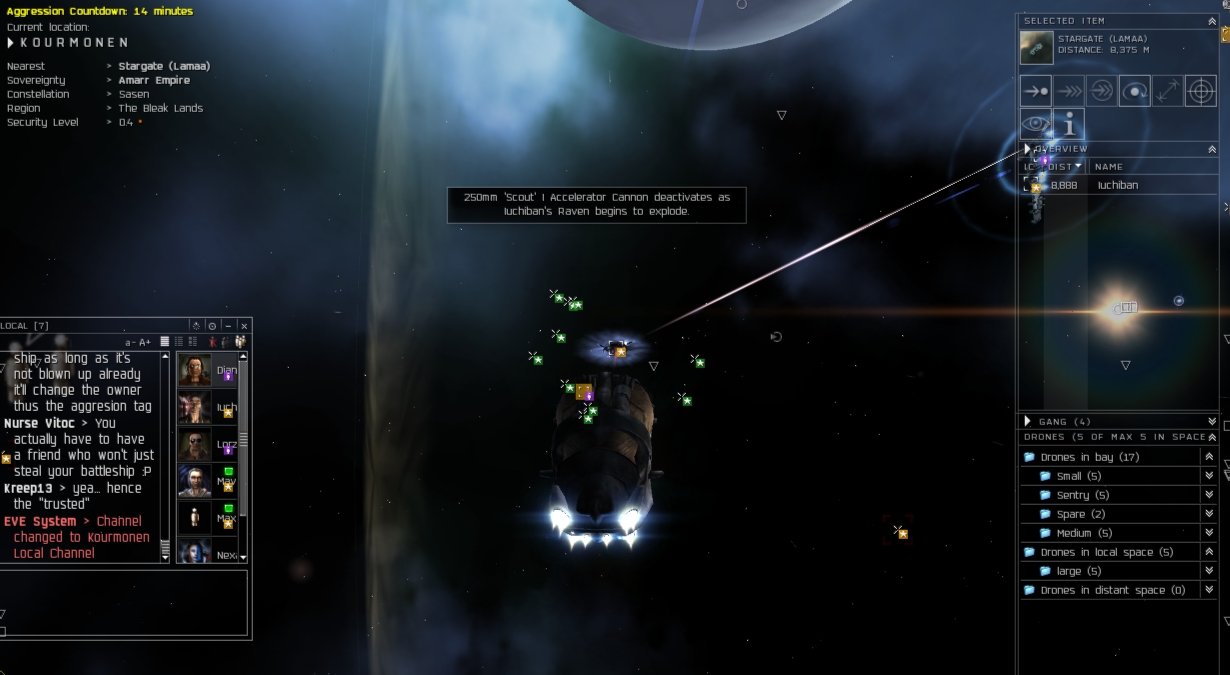Expand the Spare drones group
Viewport: 1230px width, 675px height.
pos(1209,514)
